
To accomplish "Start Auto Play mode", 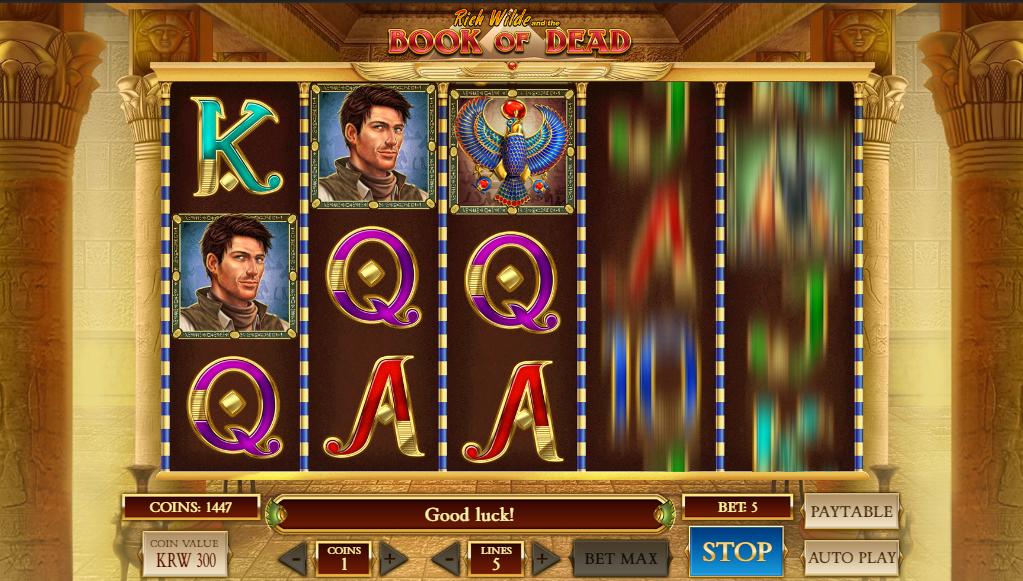I will tap(851, 558).
